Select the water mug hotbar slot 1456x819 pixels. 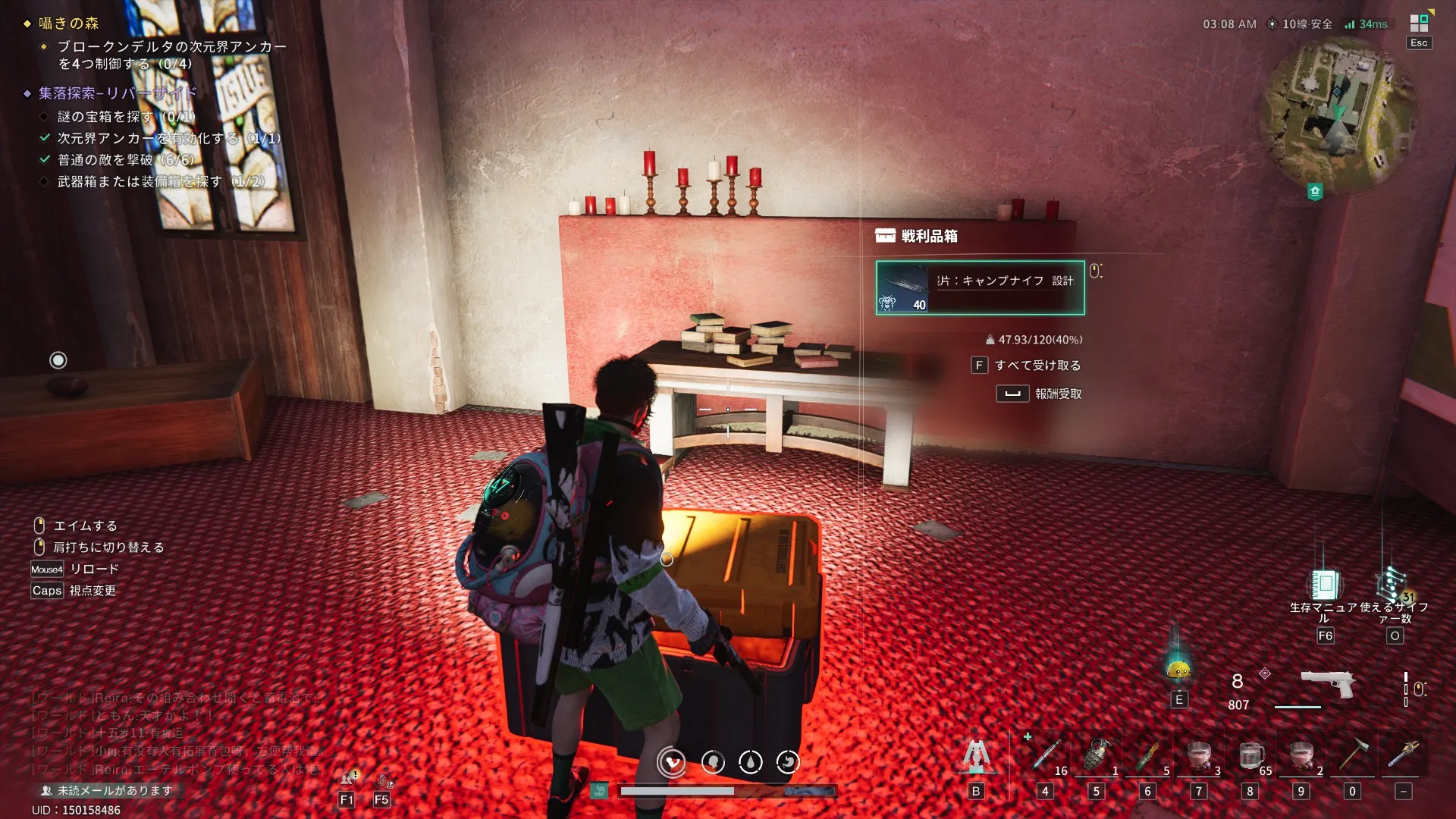point(1250,755)
